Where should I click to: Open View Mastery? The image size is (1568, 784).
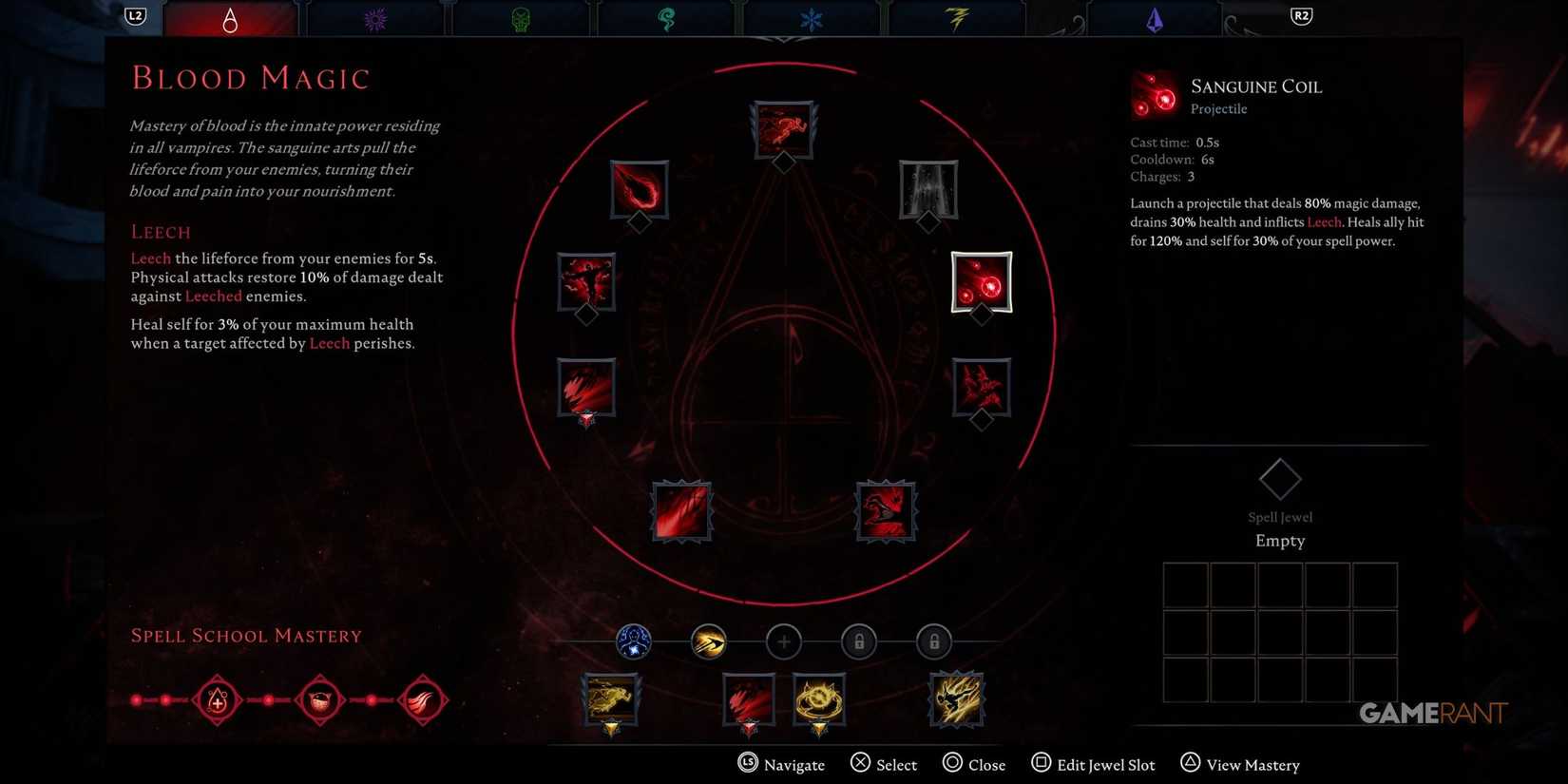1239,764
